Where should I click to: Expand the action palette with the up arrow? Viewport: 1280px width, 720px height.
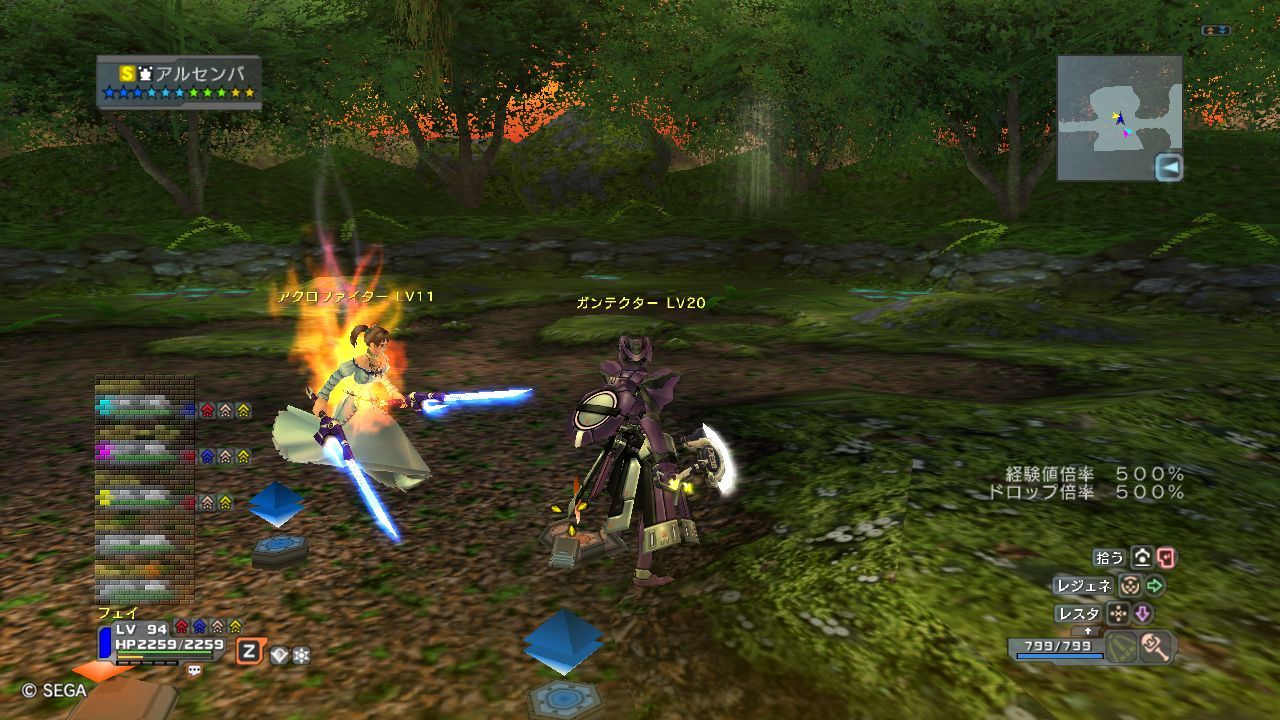pyautogui.click(x=1088, y=632)
